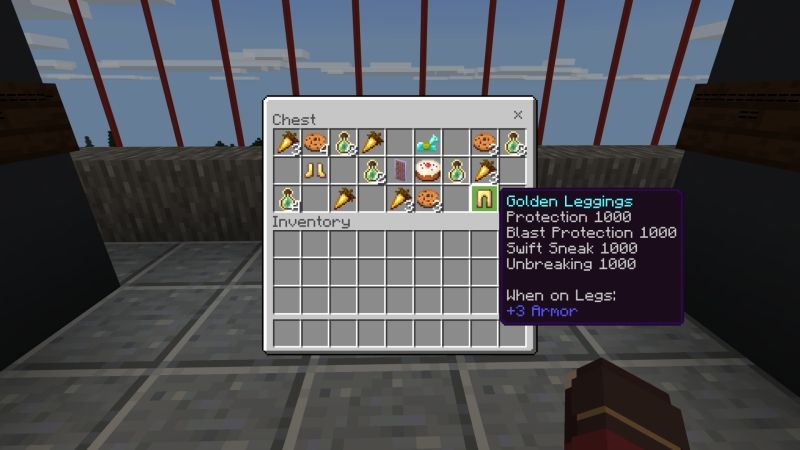Grab the diamond horse armor
This screenshot has height=450, width=800.
(429, 142)
